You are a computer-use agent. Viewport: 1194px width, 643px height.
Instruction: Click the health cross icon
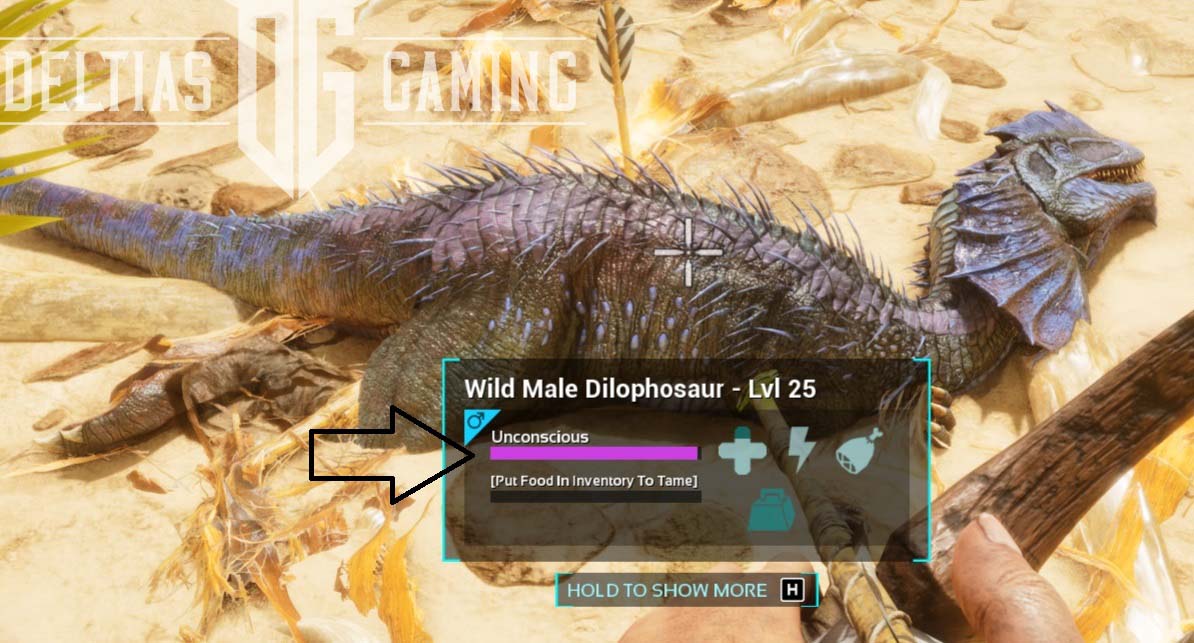point(742,449)
